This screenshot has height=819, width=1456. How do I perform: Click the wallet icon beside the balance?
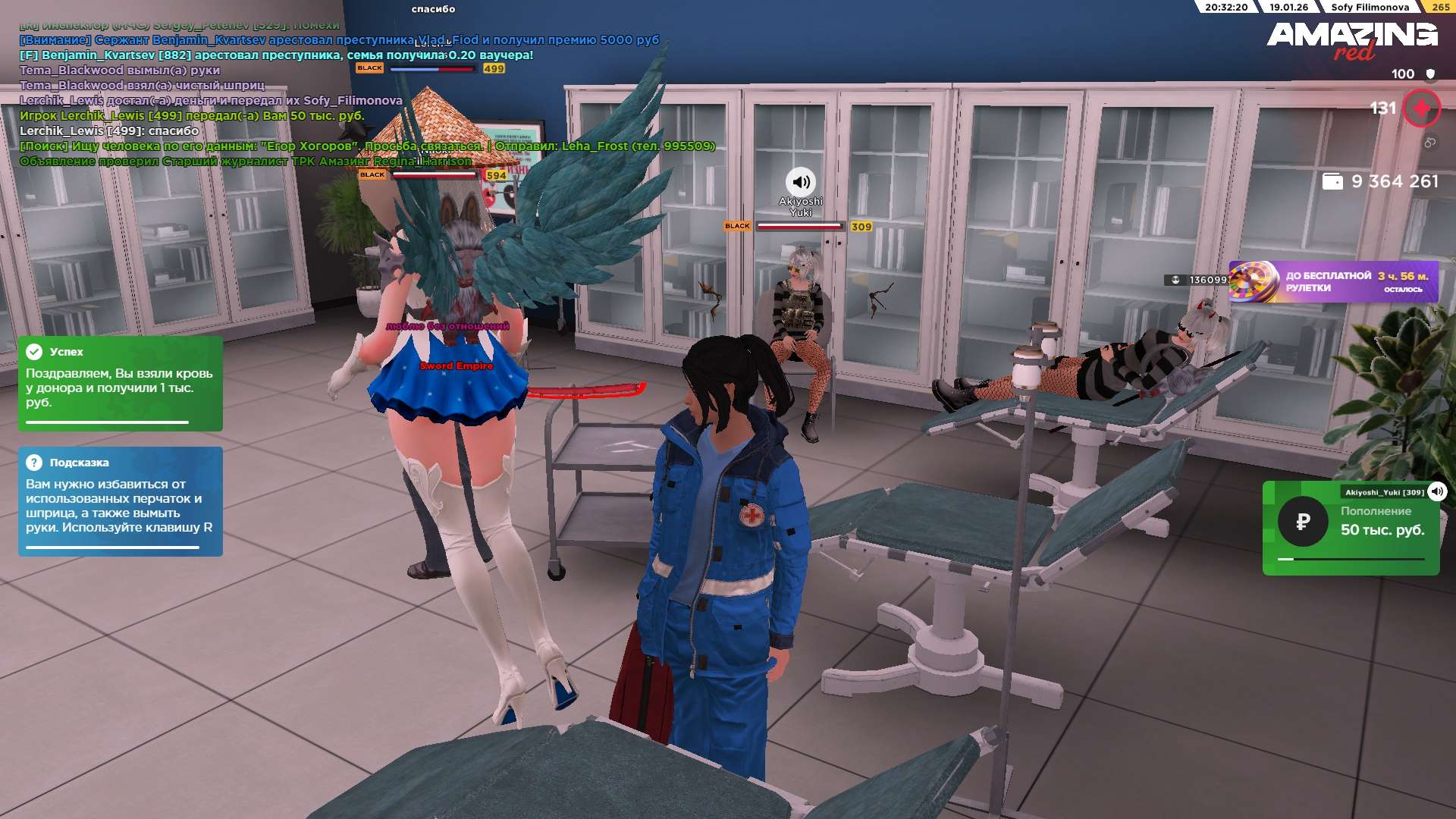point(1332,181)
